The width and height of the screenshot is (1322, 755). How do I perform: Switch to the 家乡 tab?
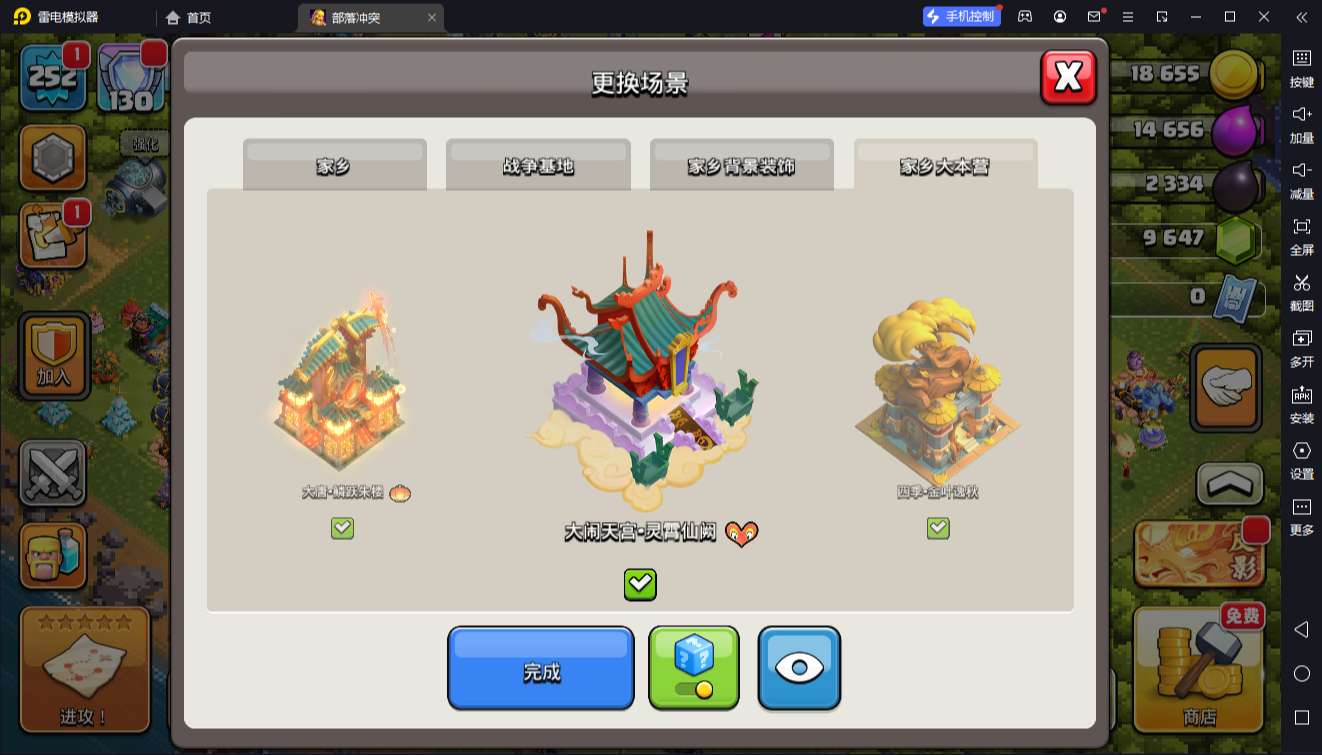point(334,165)
